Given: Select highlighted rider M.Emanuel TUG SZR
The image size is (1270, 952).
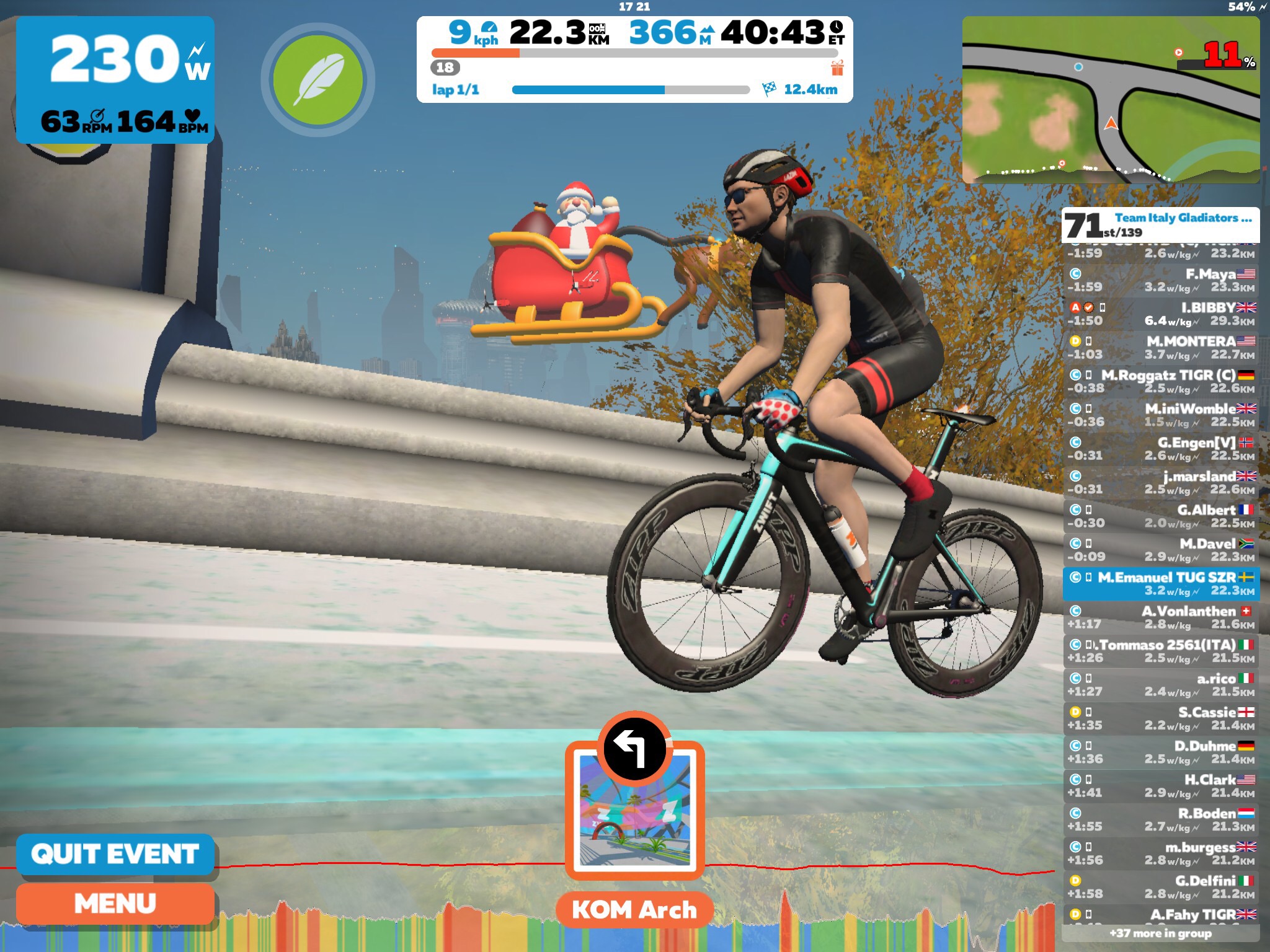Looking at the screenshot, I should (1161, 584).
